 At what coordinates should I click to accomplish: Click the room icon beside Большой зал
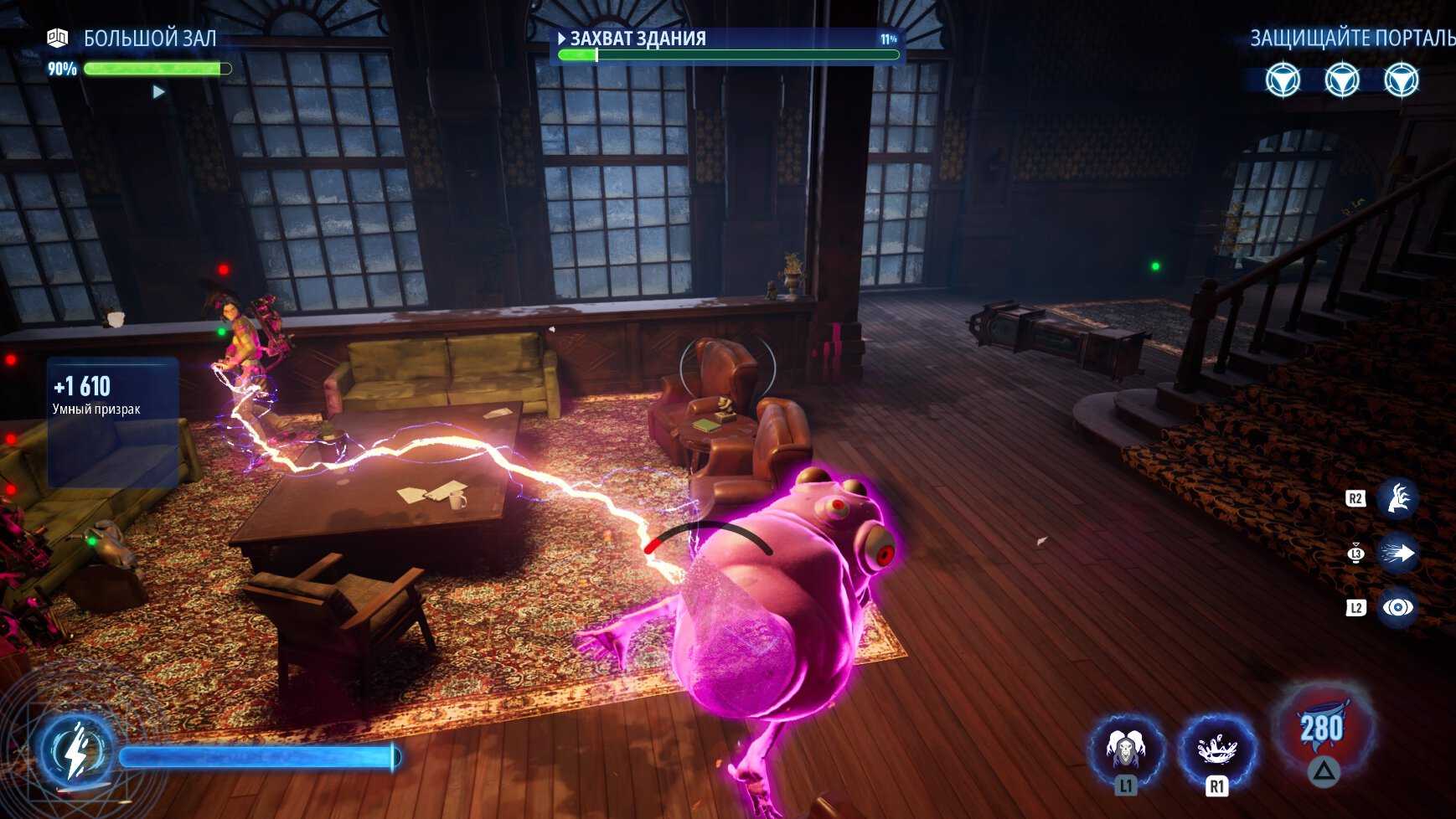click(57, 38)
